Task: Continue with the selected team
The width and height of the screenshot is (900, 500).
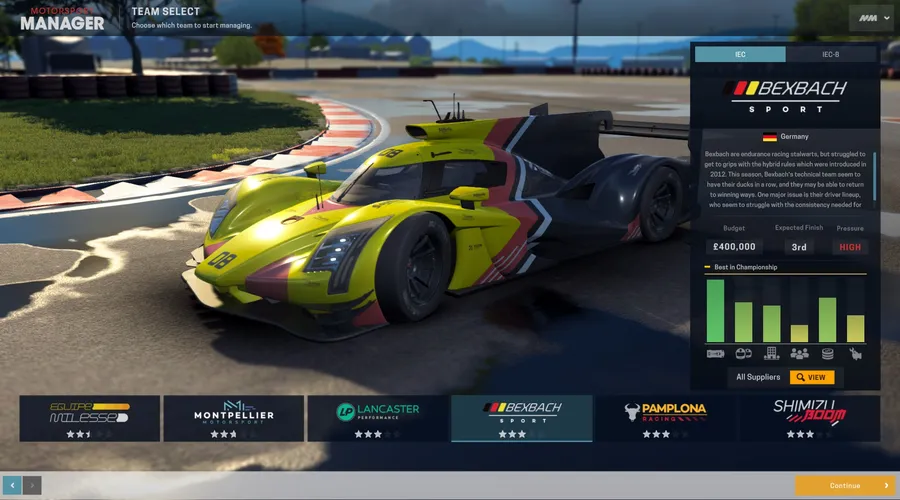Action: (845, 486)
